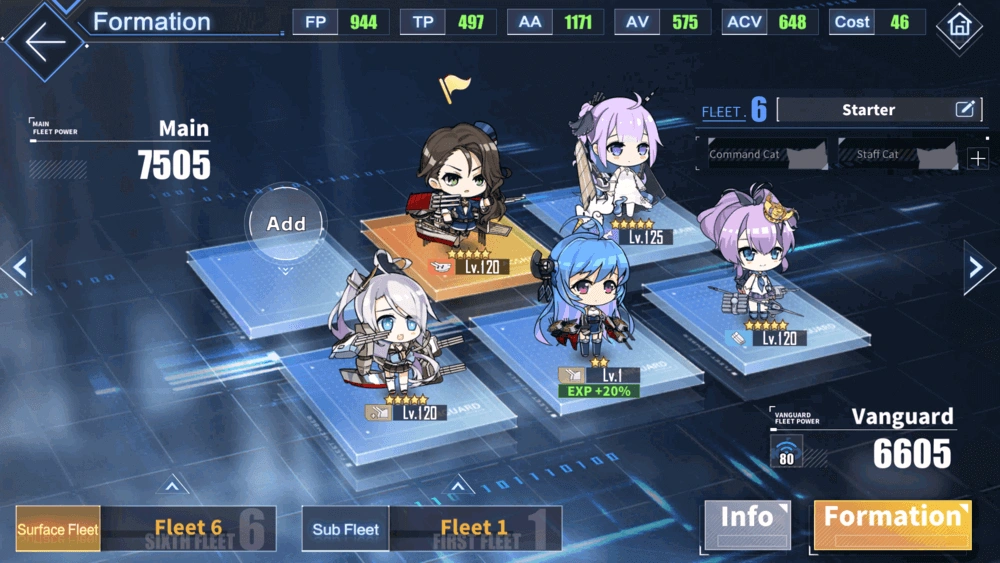Image resolution: width=1000 pixels, height=563 pixels.
Task: Select the Lv.1 blue-haired ship with EXP bonus
Action: (x=586, y=295)
